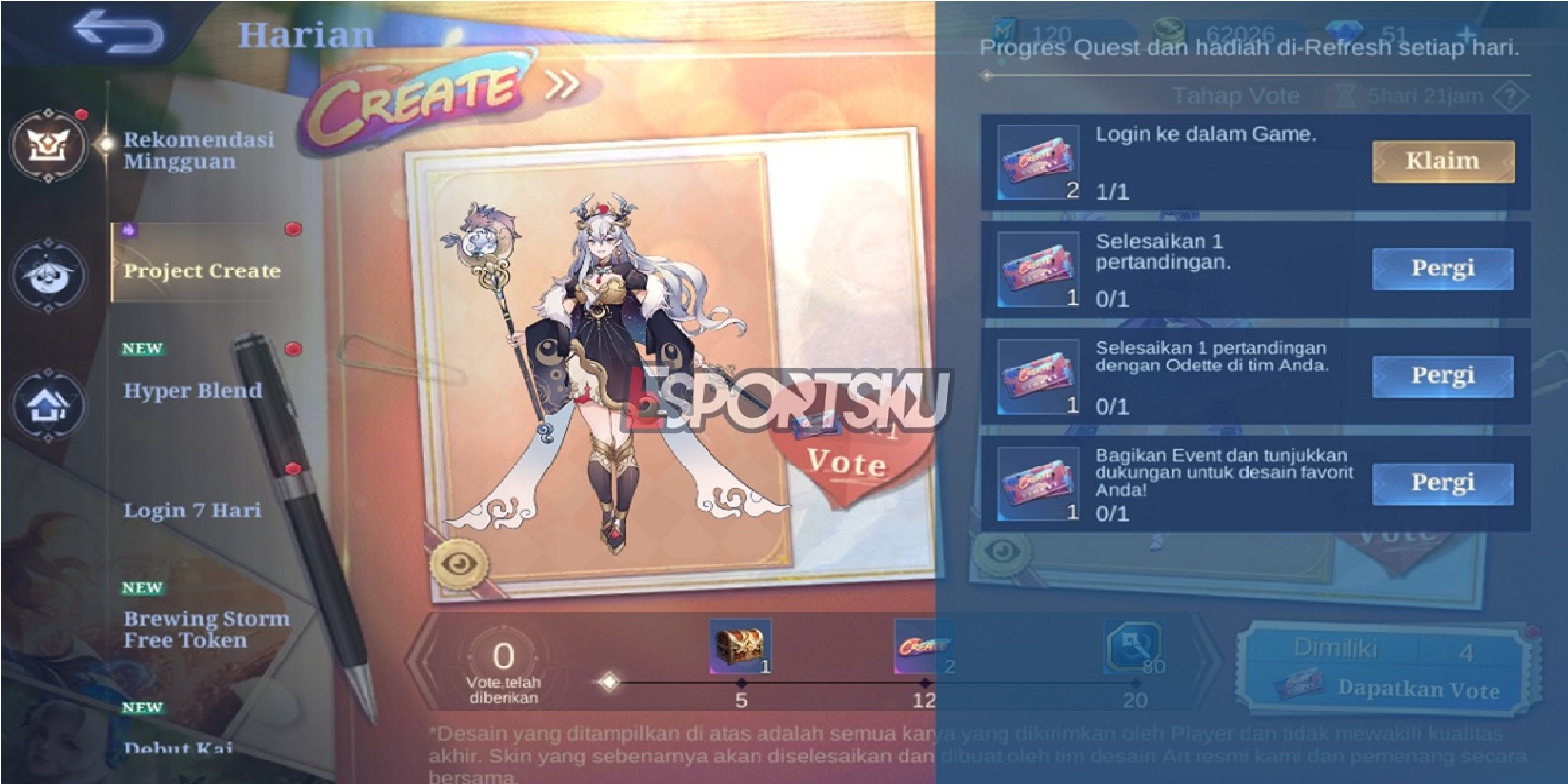The image size is (1568, 784).
Task: Click the eye icon below the quest panel
Action: (x=999, y=555)
